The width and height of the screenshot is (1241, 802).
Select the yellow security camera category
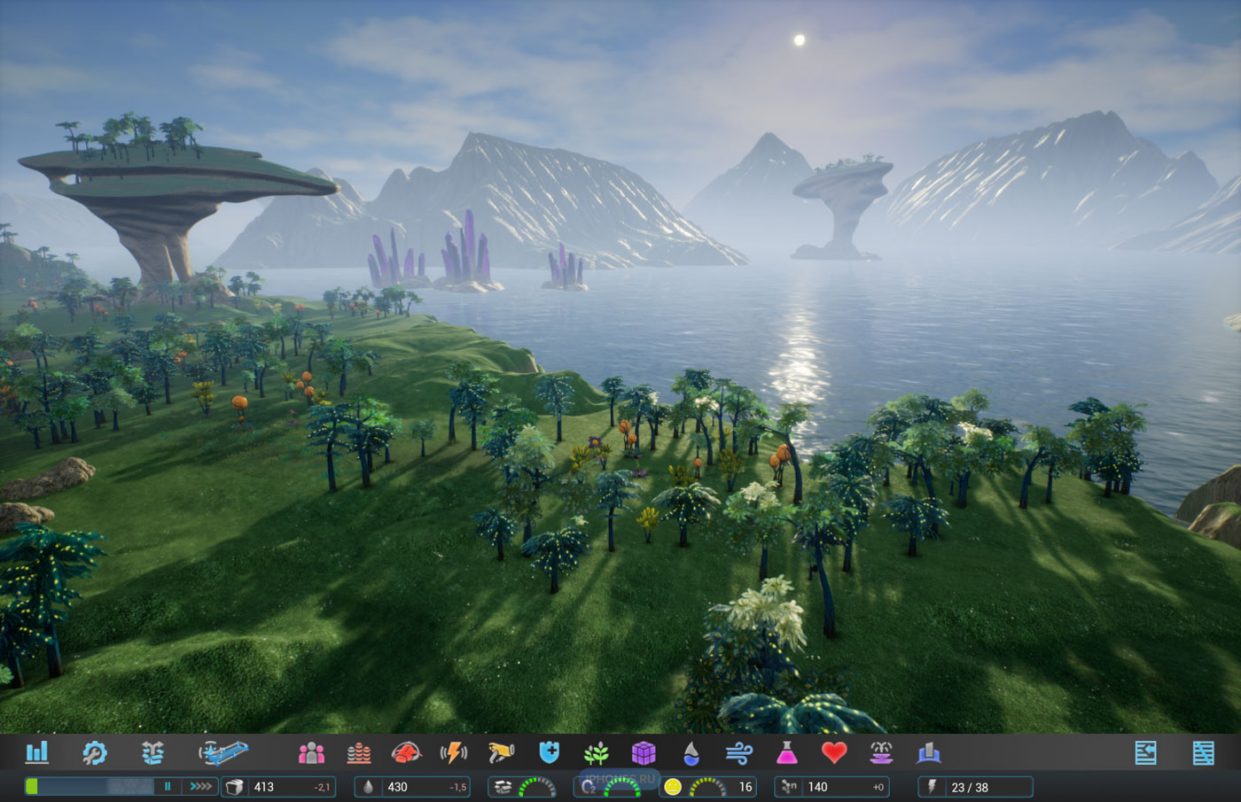tap(501, 752)
